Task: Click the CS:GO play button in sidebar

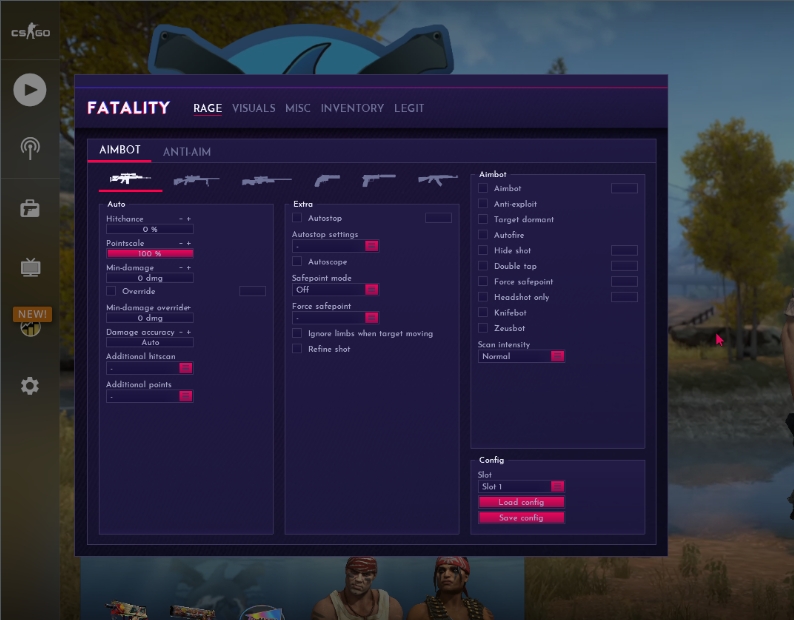Action: pyautogui.click(x=30, y=90)
